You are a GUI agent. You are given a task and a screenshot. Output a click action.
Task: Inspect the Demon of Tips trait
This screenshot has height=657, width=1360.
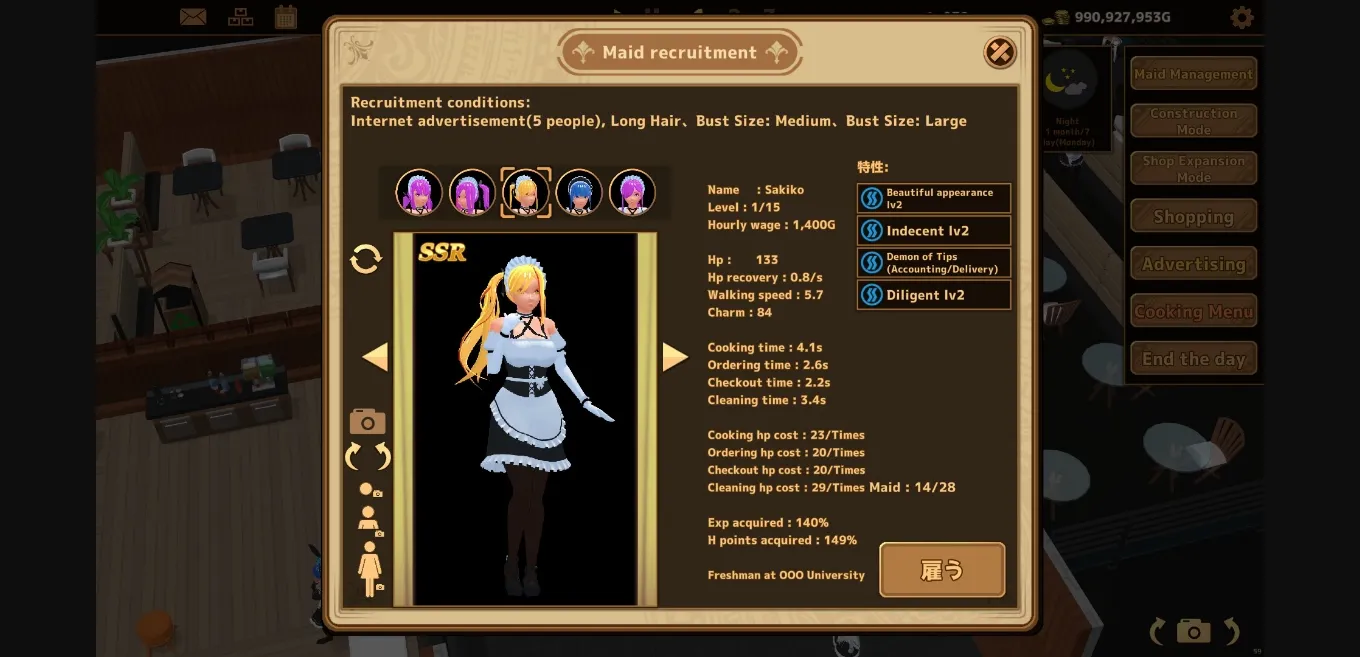tap(934, 263)
